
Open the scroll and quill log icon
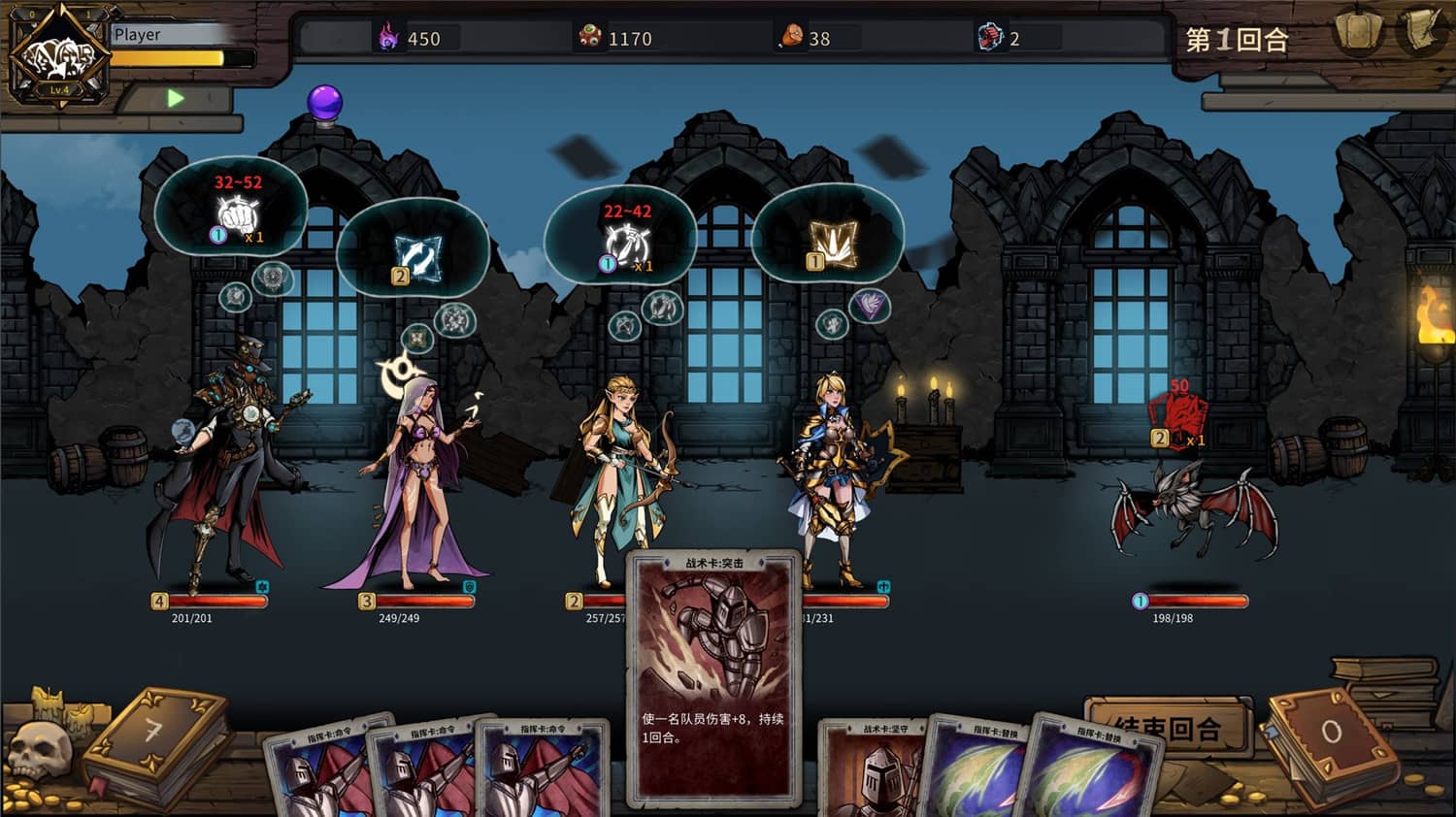tap(1421, 33)
